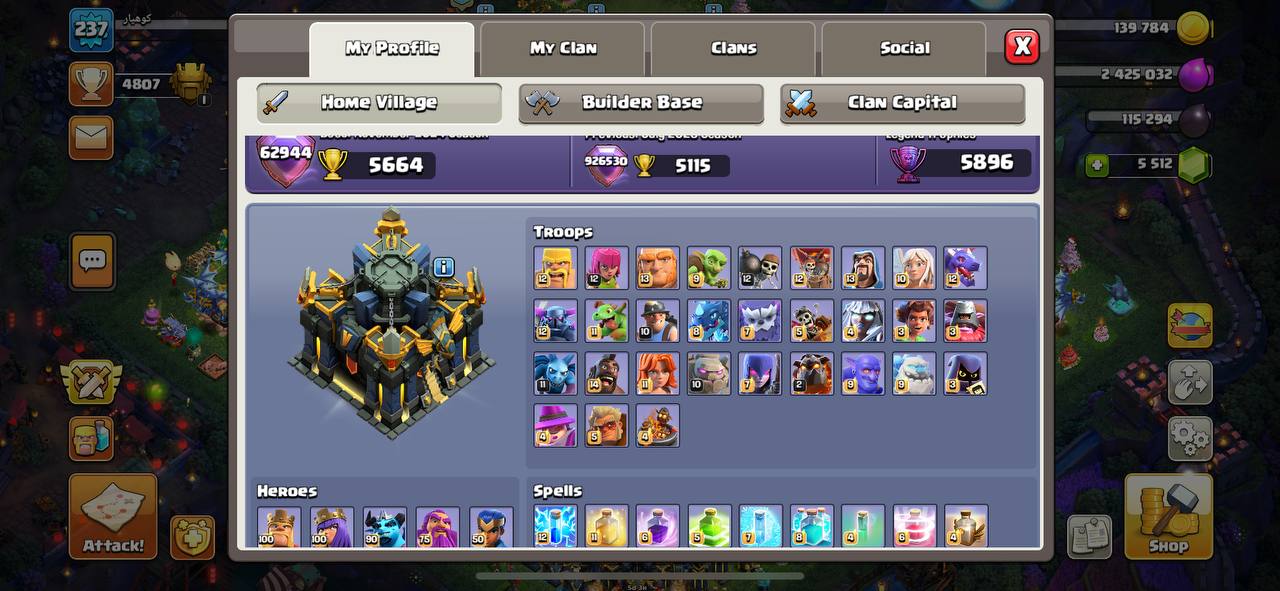Viewport: 1280px width, 591px height.
Task: Switch to the My Clan tab
Action: click(563, 48)
